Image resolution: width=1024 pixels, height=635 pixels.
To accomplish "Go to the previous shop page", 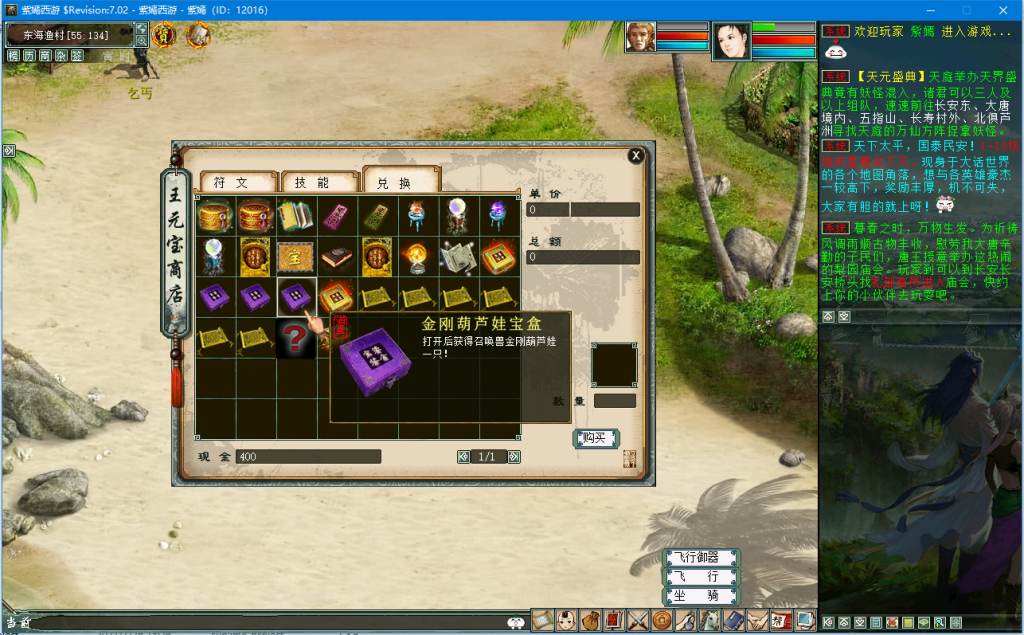I will (x=463, y=457).
